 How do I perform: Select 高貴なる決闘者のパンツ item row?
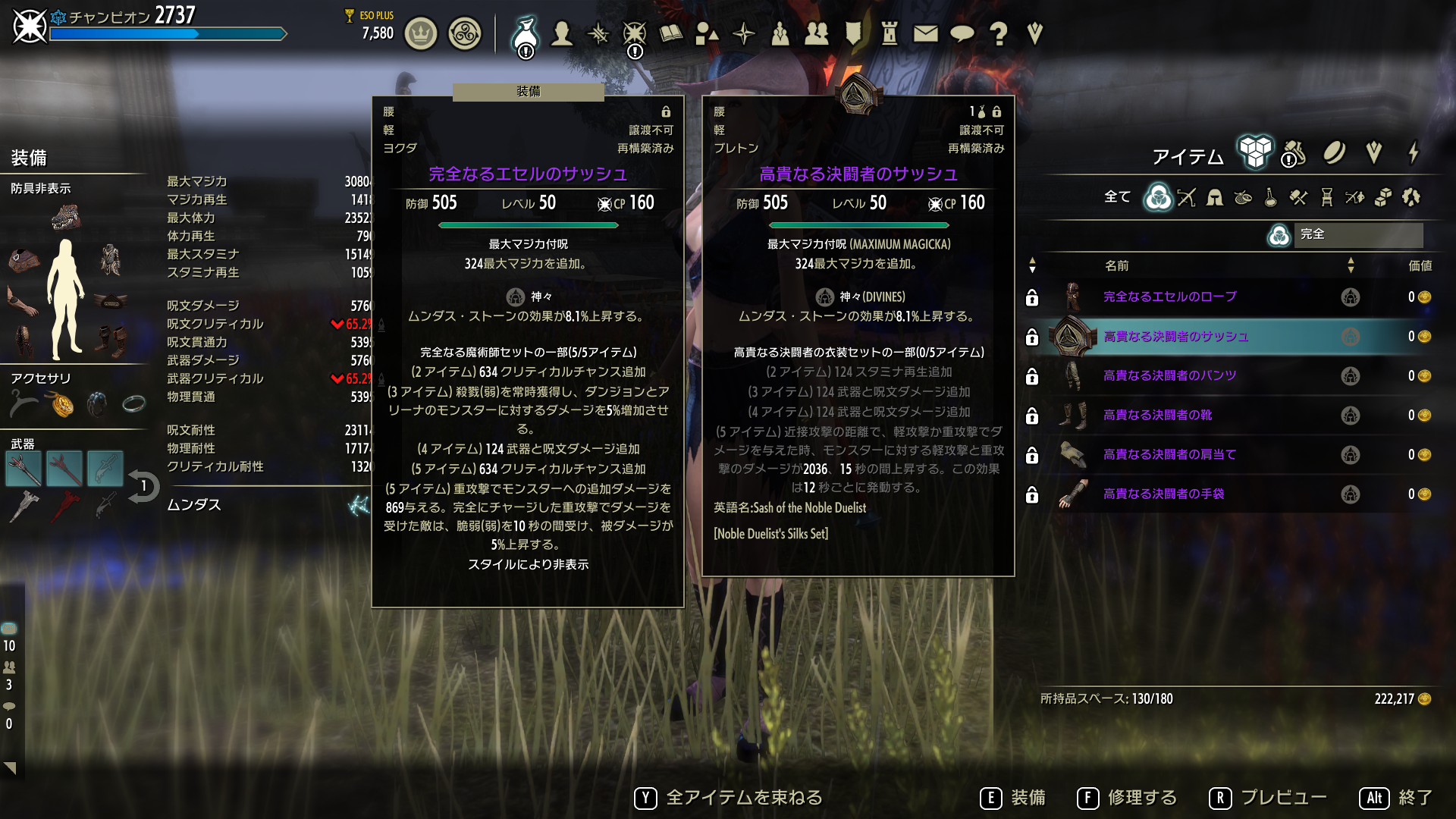pyautogui.click(x=1169, y=376)
